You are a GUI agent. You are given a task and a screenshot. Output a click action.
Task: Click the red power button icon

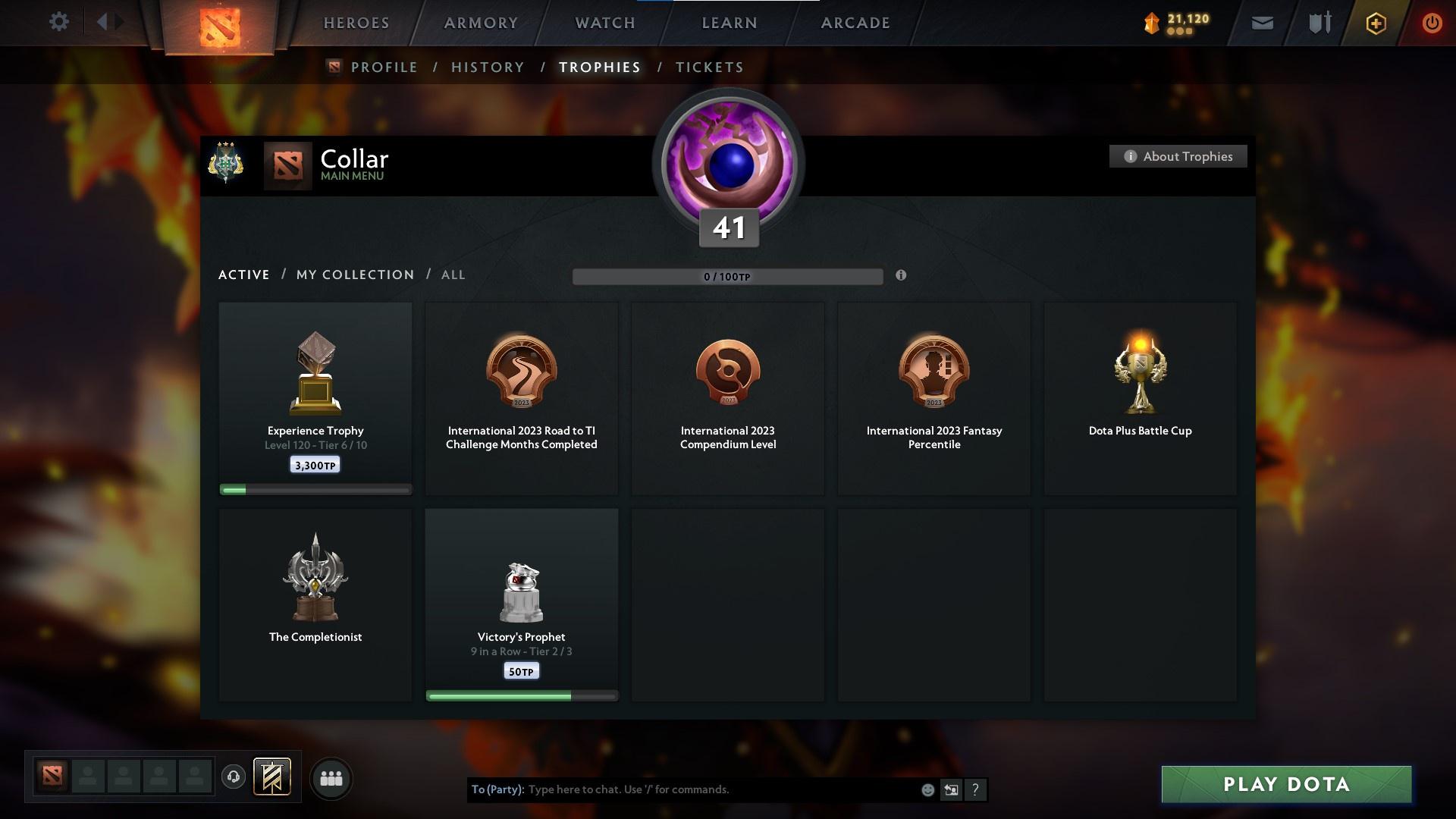pos(1432,23)
